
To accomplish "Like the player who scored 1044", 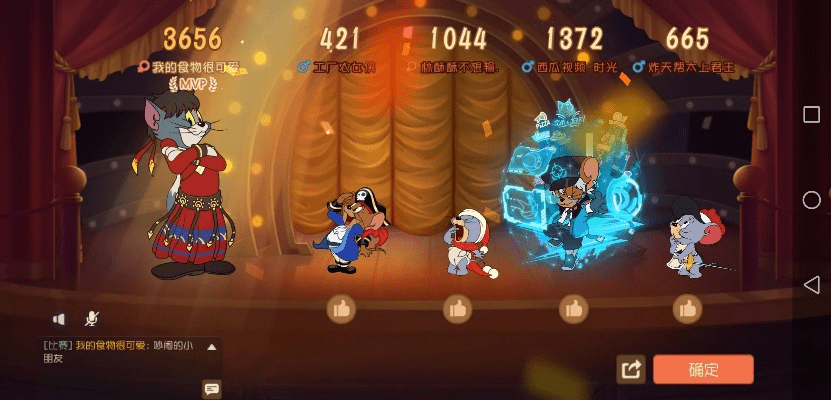I will click(x=458, y=309).
